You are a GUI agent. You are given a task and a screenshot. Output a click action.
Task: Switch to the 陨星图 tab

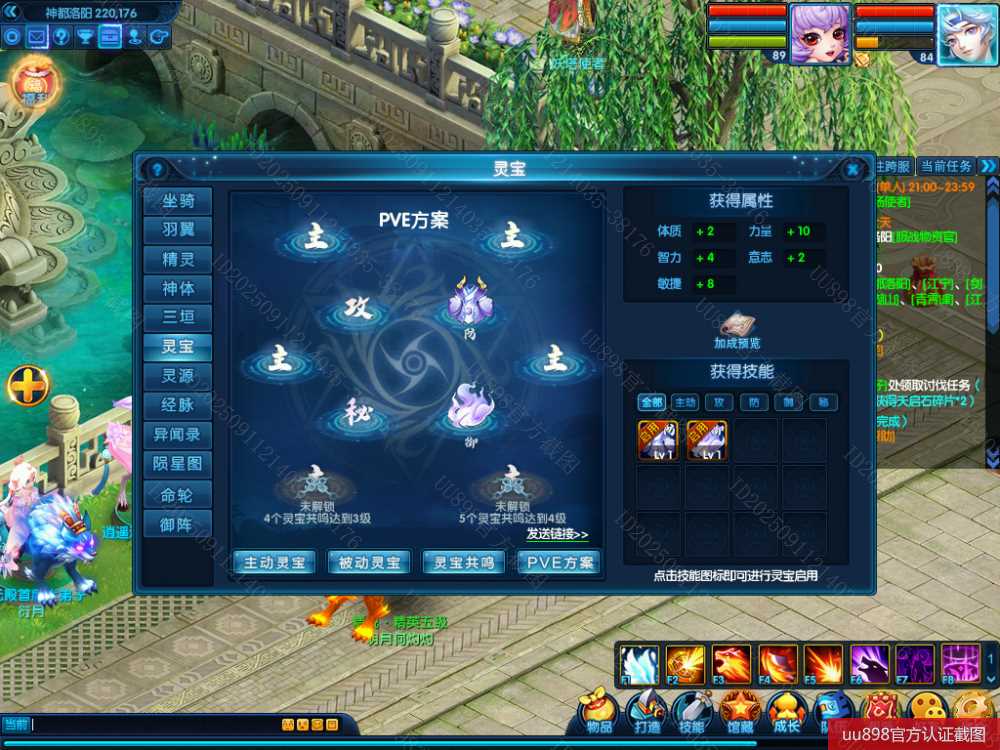(x=178, y=464)
